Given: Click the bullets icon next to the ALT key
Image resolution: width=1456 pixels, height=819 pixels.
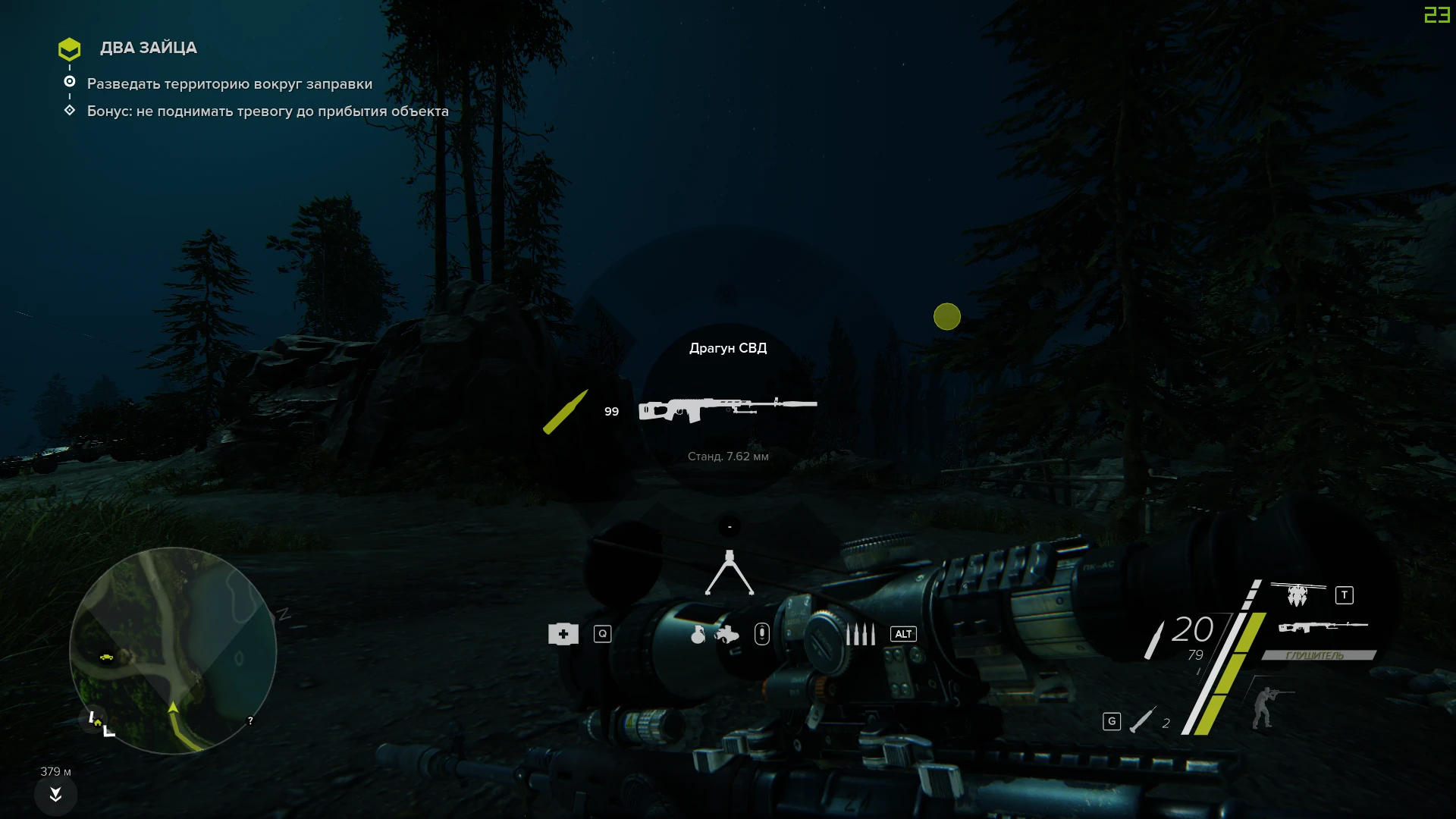Looking at the screenshot, I should [860, 634].
